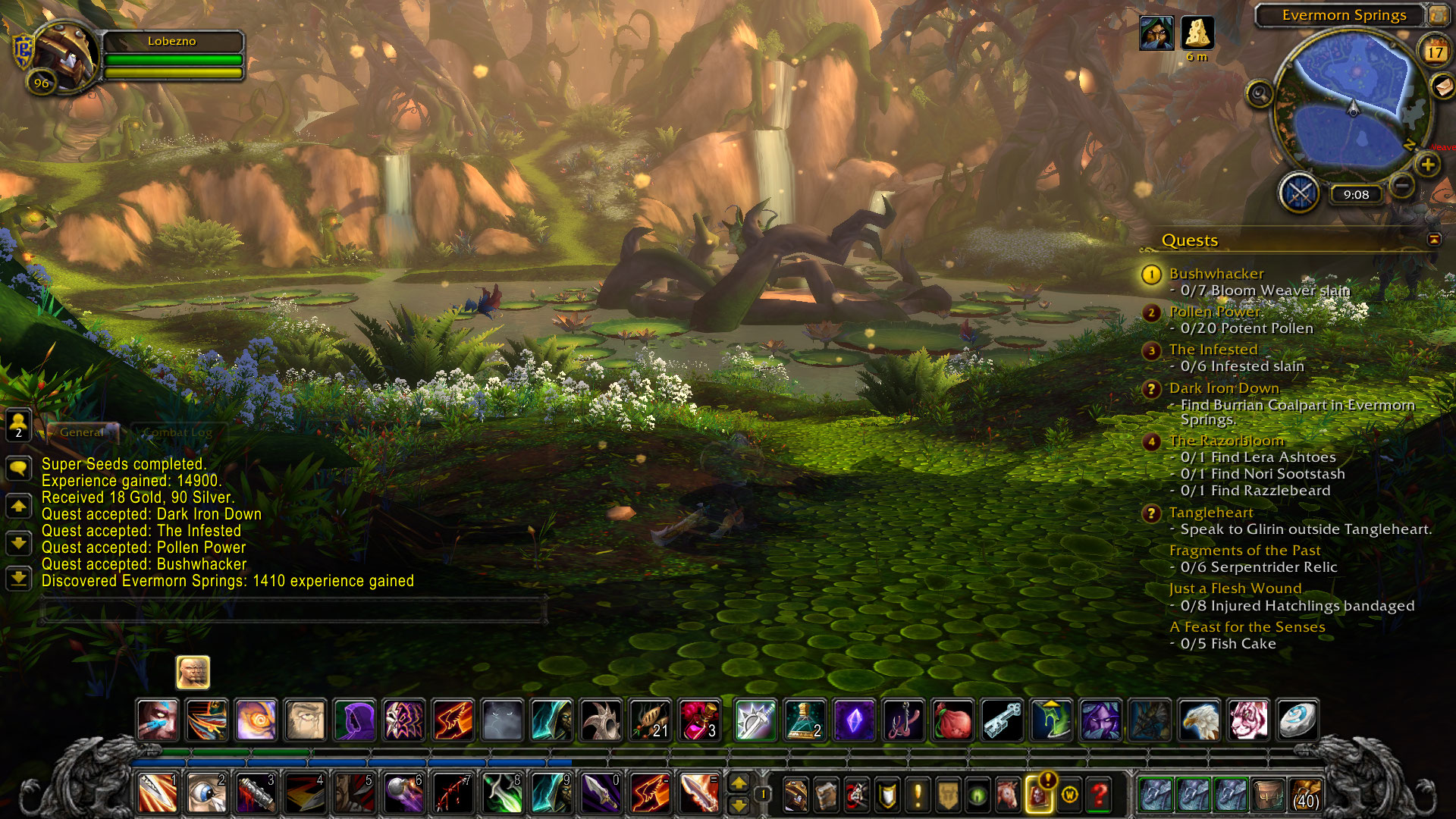Open mounts collection horse head button

tap(1008, 794)
